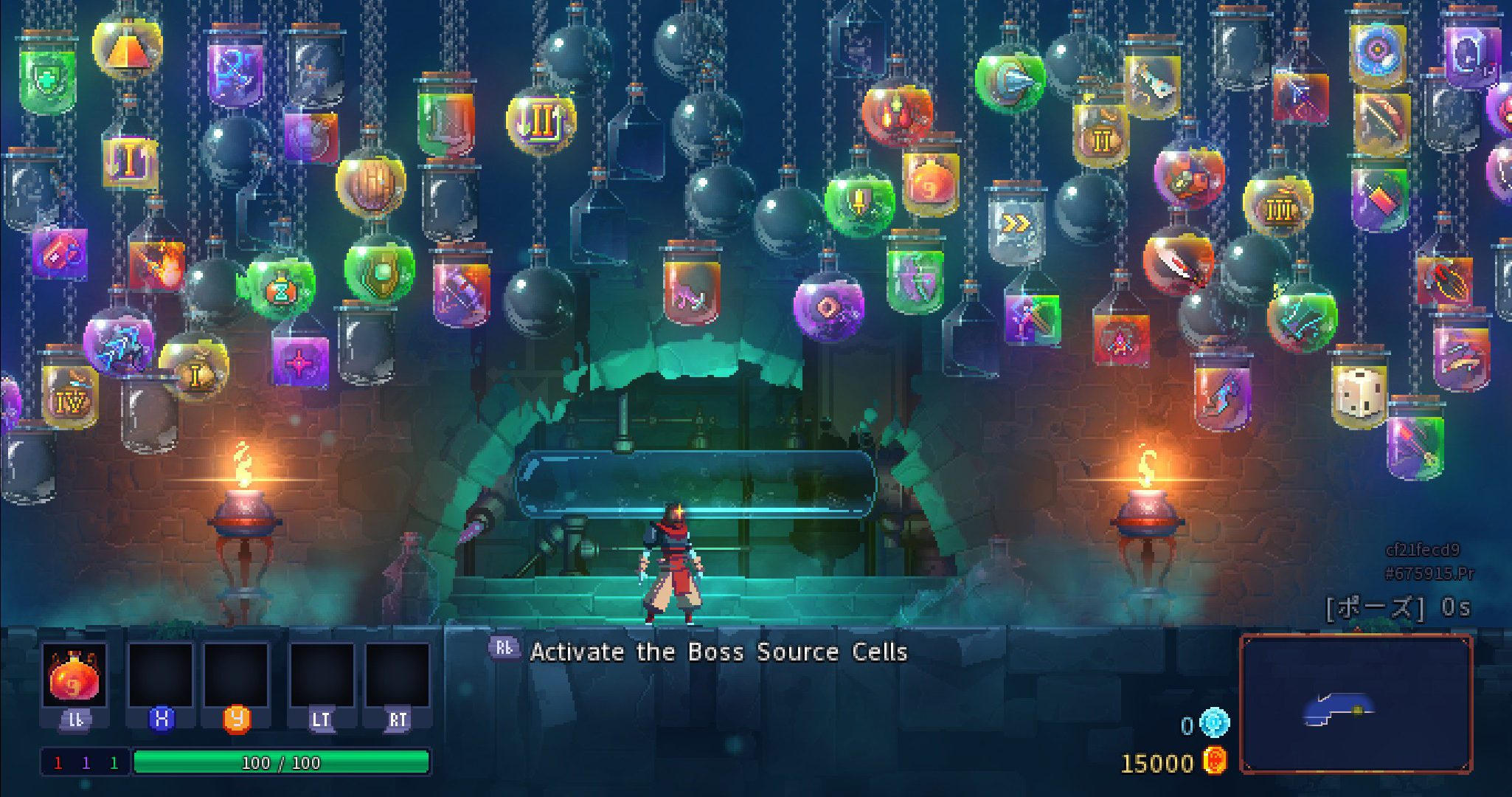Image resolution: width=1512 pixels, height=797 pixels.
Task: Click the gold coin currency icon
Action: [x=1214, y=762]
